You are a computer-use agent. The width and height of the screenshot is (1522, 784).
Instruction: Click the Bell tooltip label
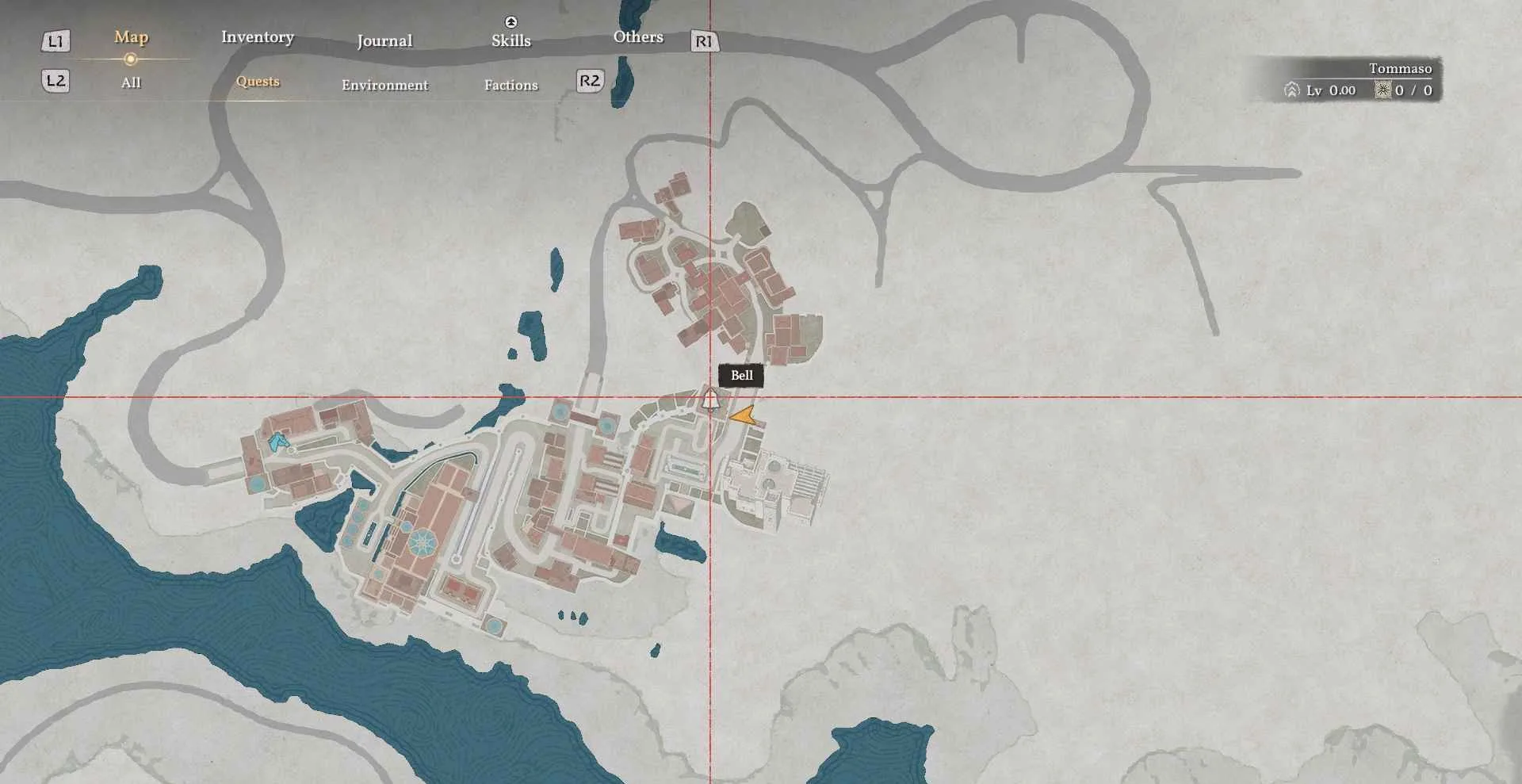740,375
